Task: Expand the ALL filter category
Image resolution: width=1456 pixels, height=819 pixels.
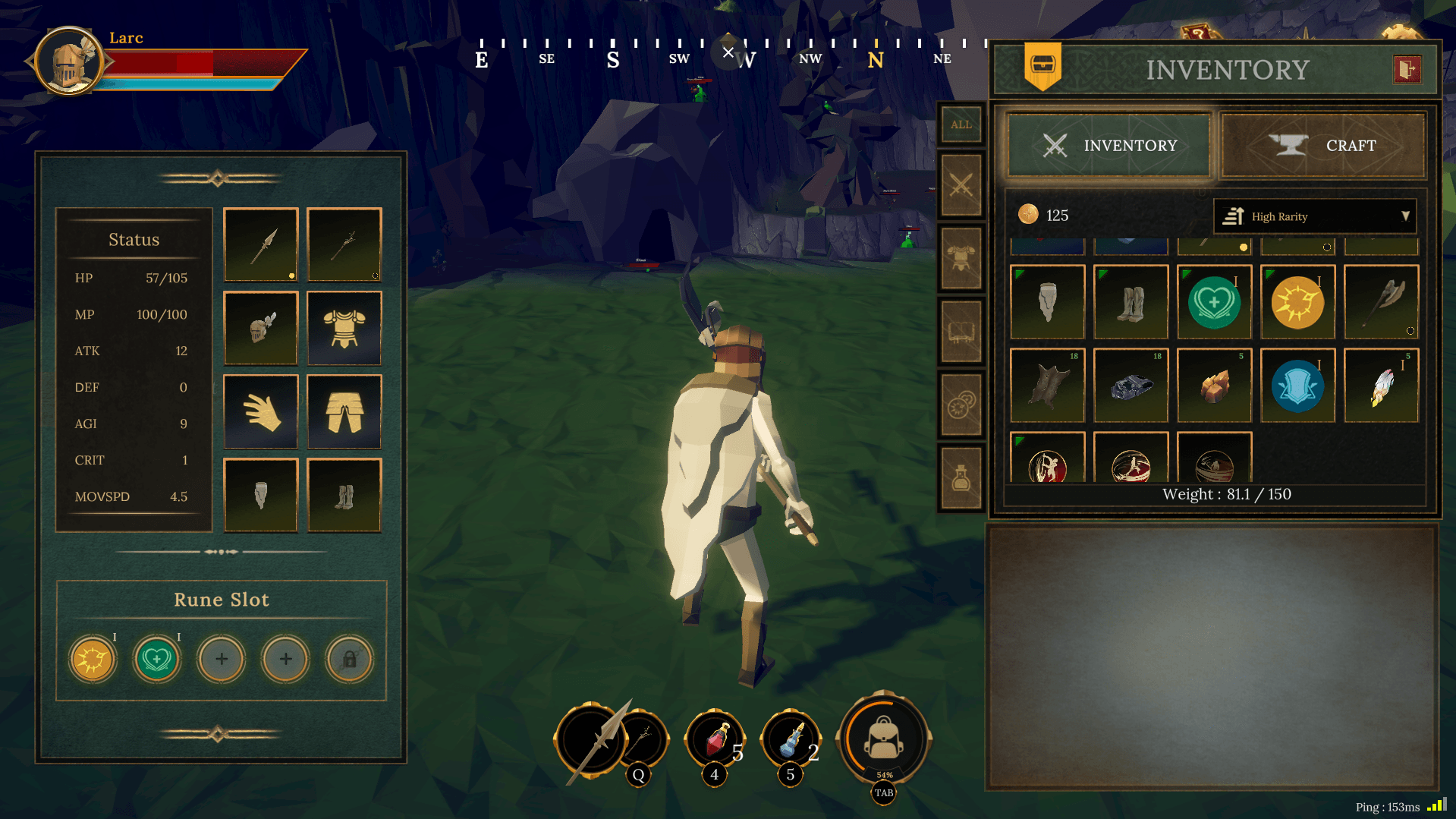Action: [961, 124]
